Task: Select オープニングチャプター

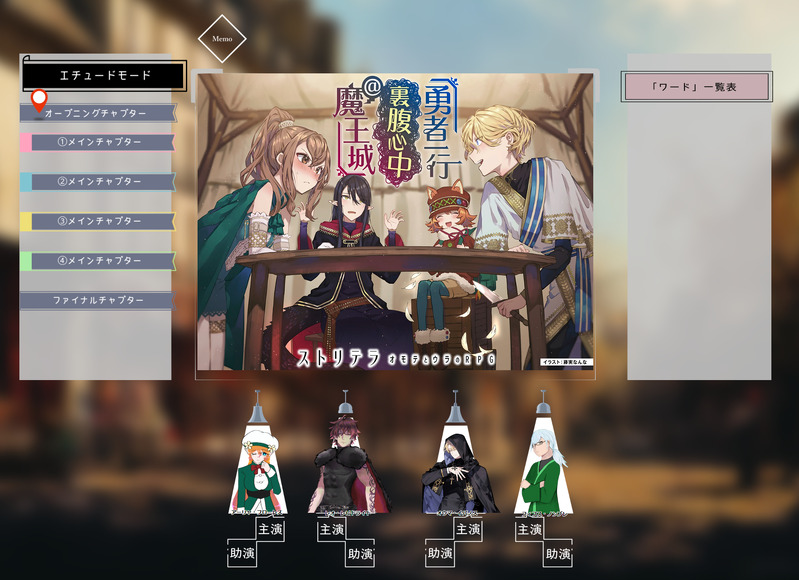Action: (x=96, y=114)
